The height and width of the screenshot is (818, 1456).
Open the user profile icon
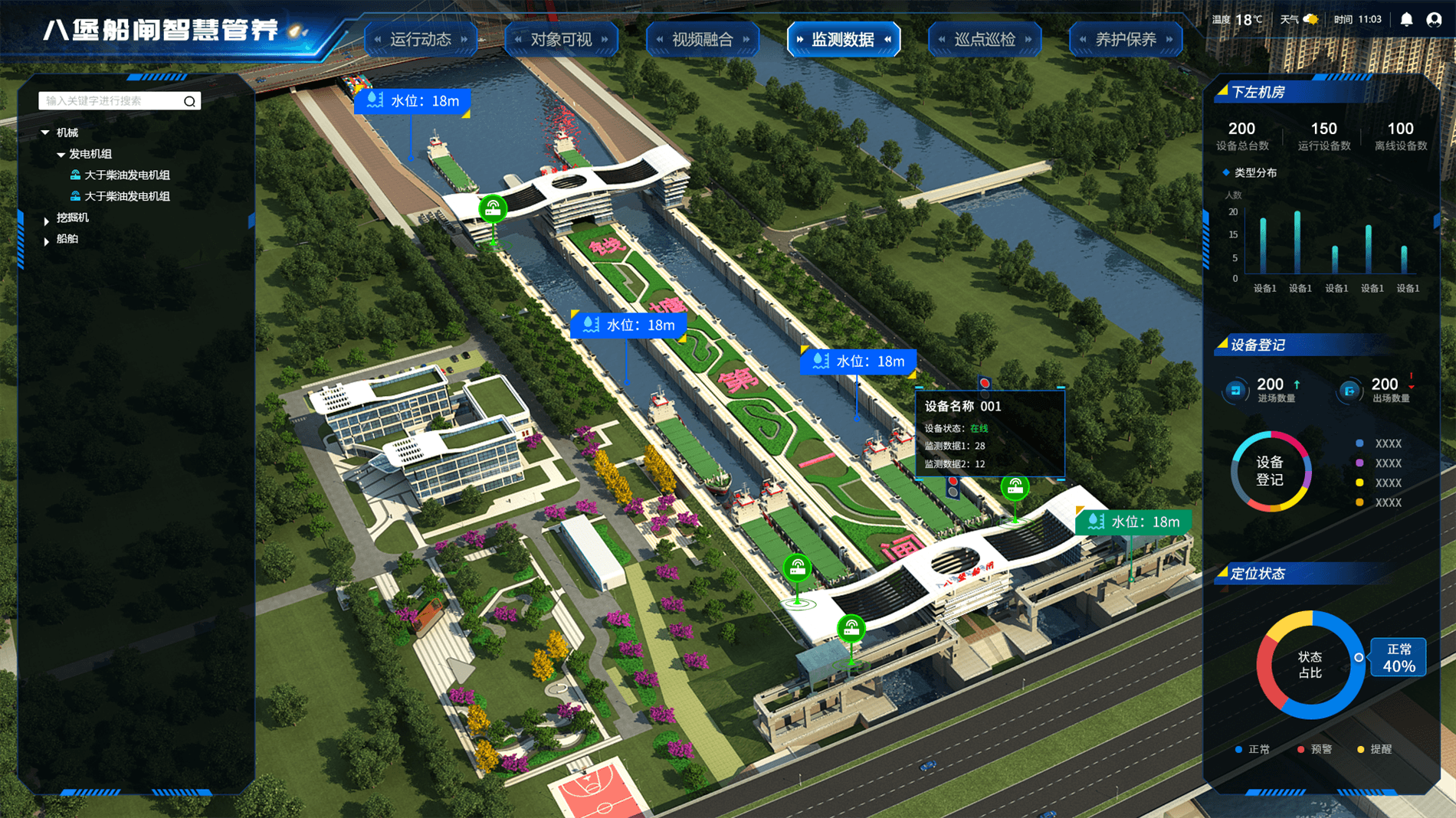[x=1434, y=20]
